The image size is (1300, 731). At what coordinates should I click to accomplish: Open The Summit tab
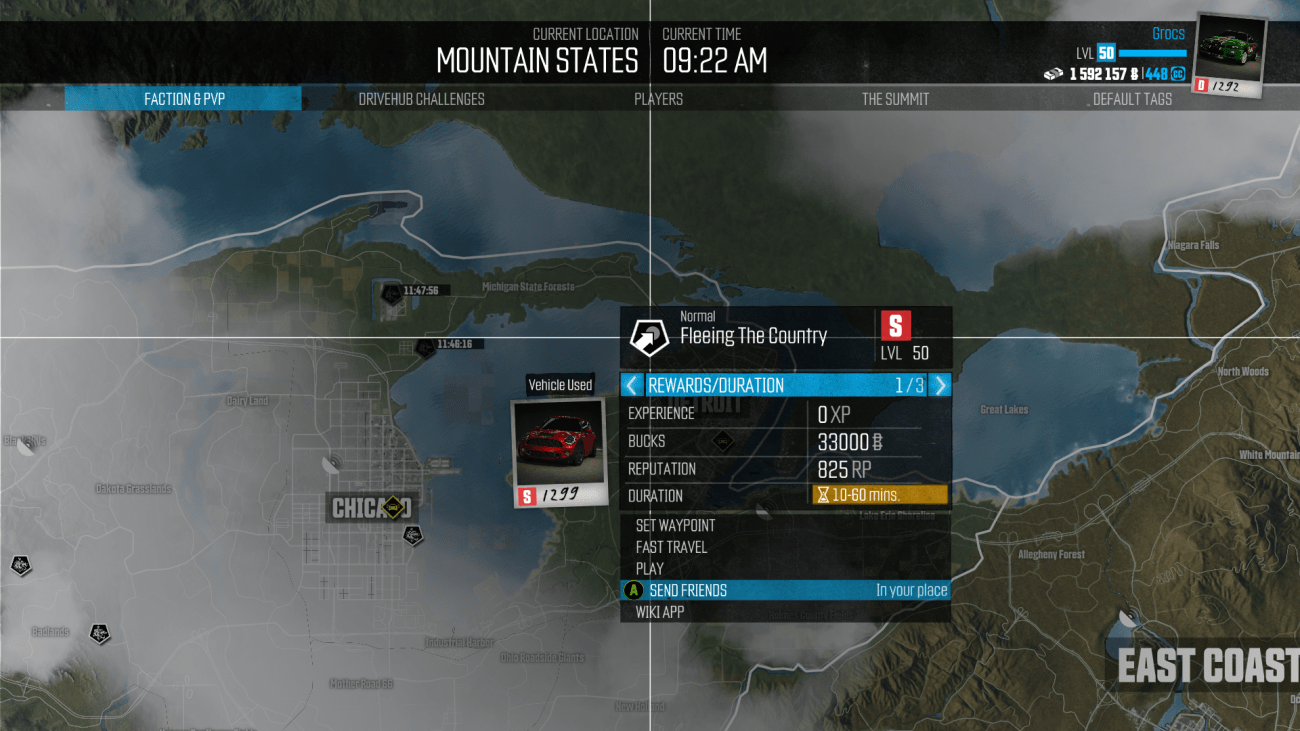[895, 99]
